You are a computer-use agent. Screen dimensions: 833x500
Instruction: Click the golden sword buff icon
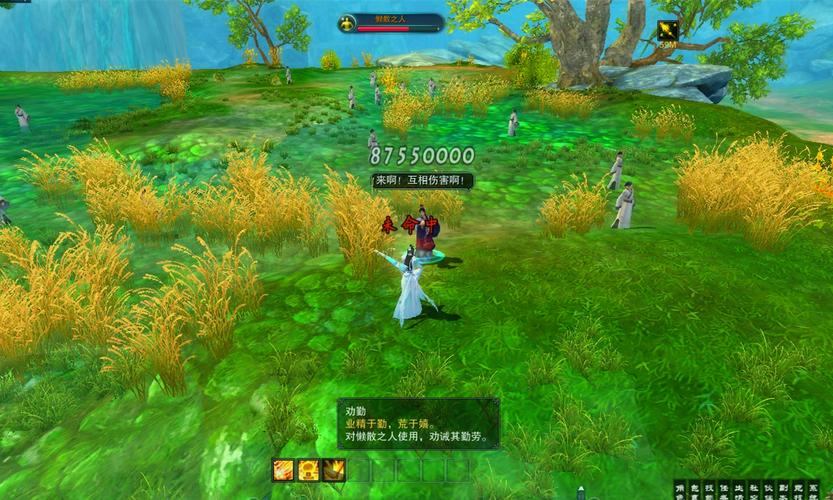[x=668, y=31]
